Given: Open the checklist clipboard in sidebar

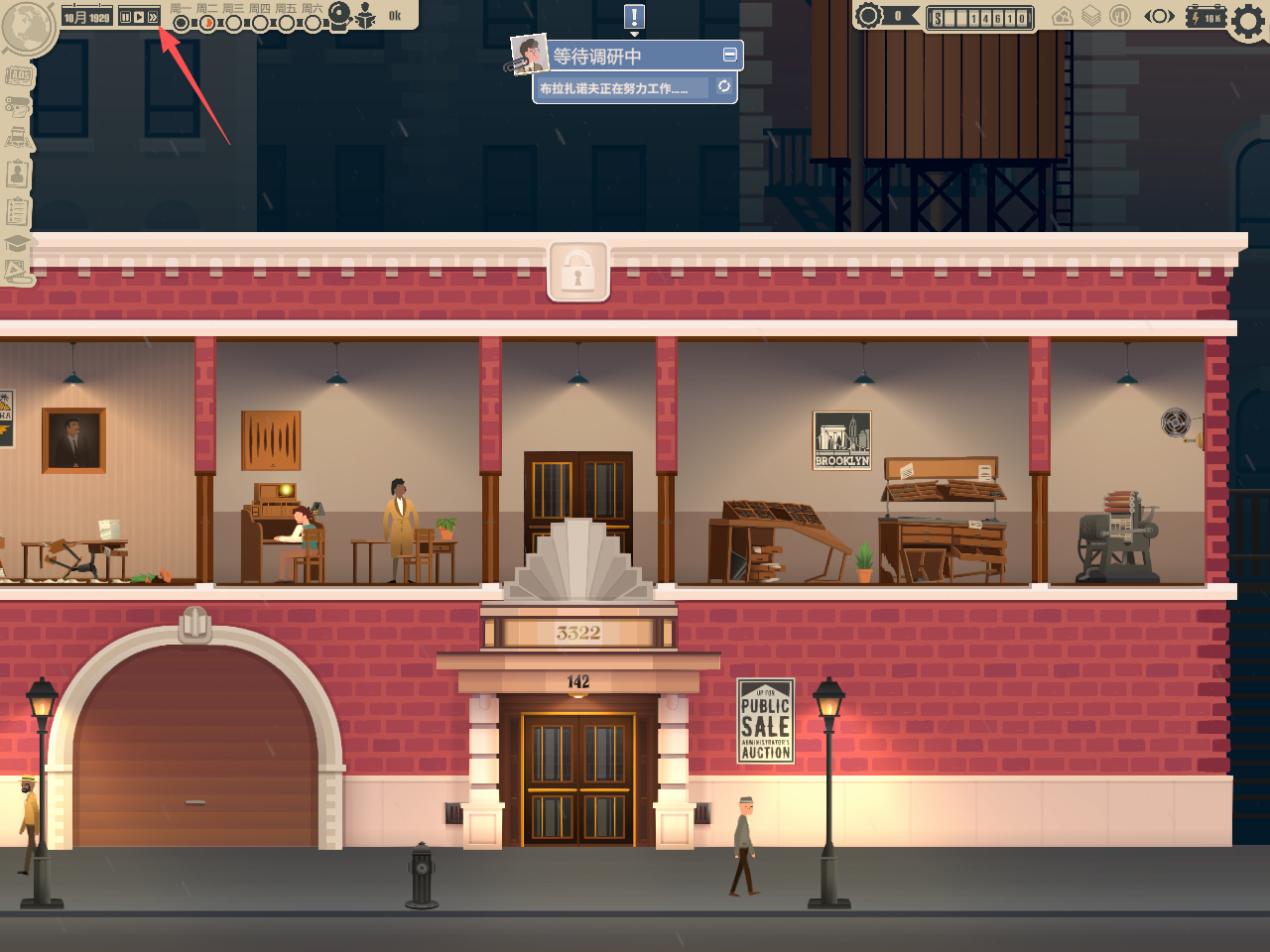Looking at the screenshot, I should click(x=18, y=210).
